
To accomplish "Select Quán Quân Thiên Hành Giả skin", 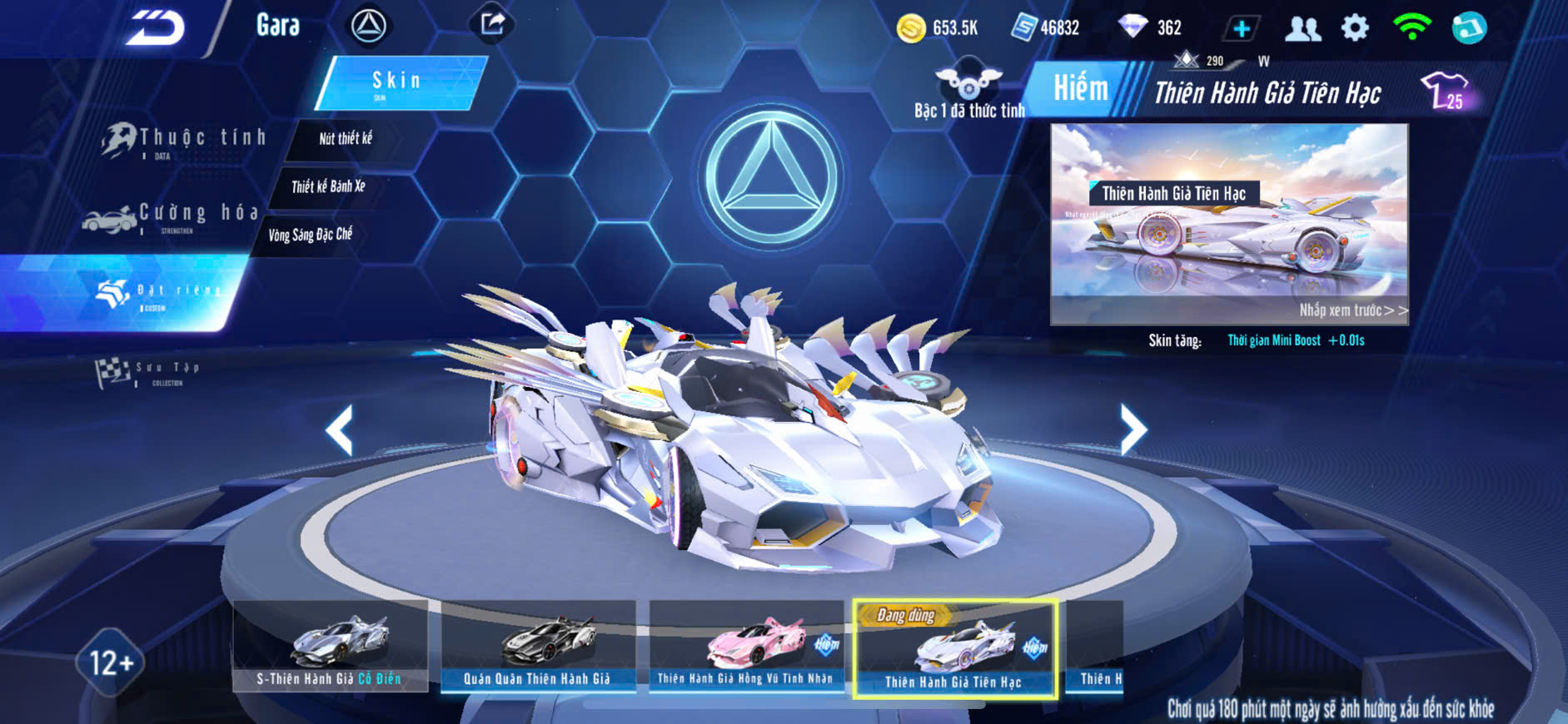I will tap(538, 647).
